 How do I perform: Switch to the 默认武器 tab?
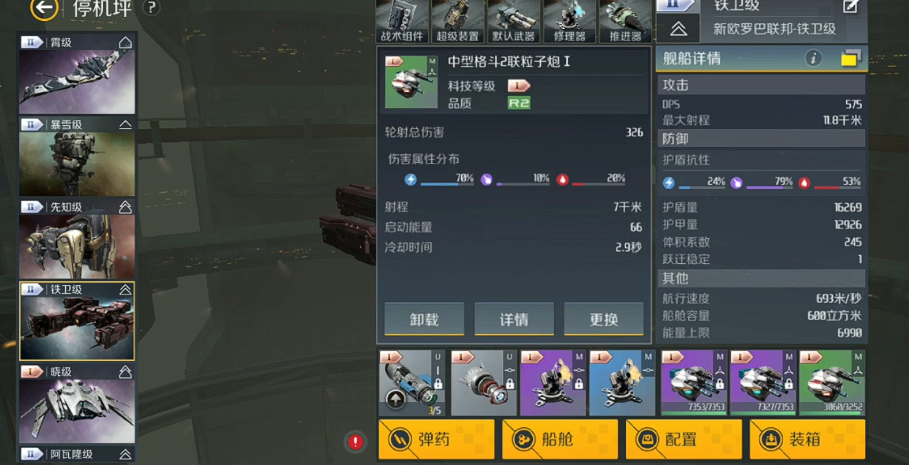(x=514, y=22)
